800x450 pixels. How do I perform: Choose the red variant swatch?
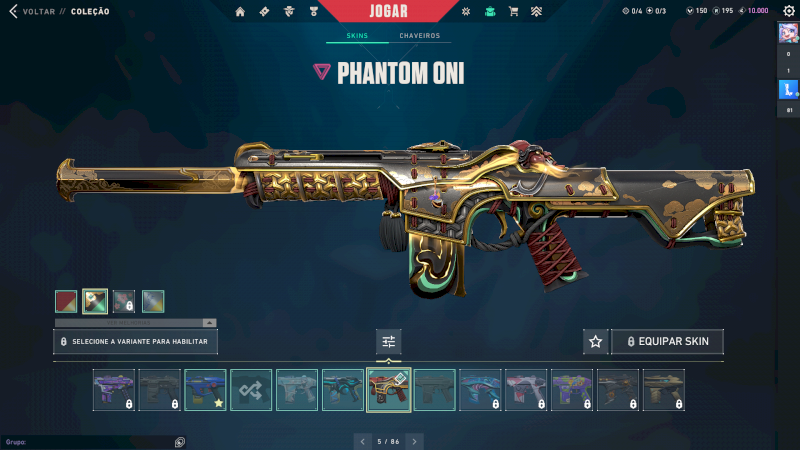pos(66,301)
